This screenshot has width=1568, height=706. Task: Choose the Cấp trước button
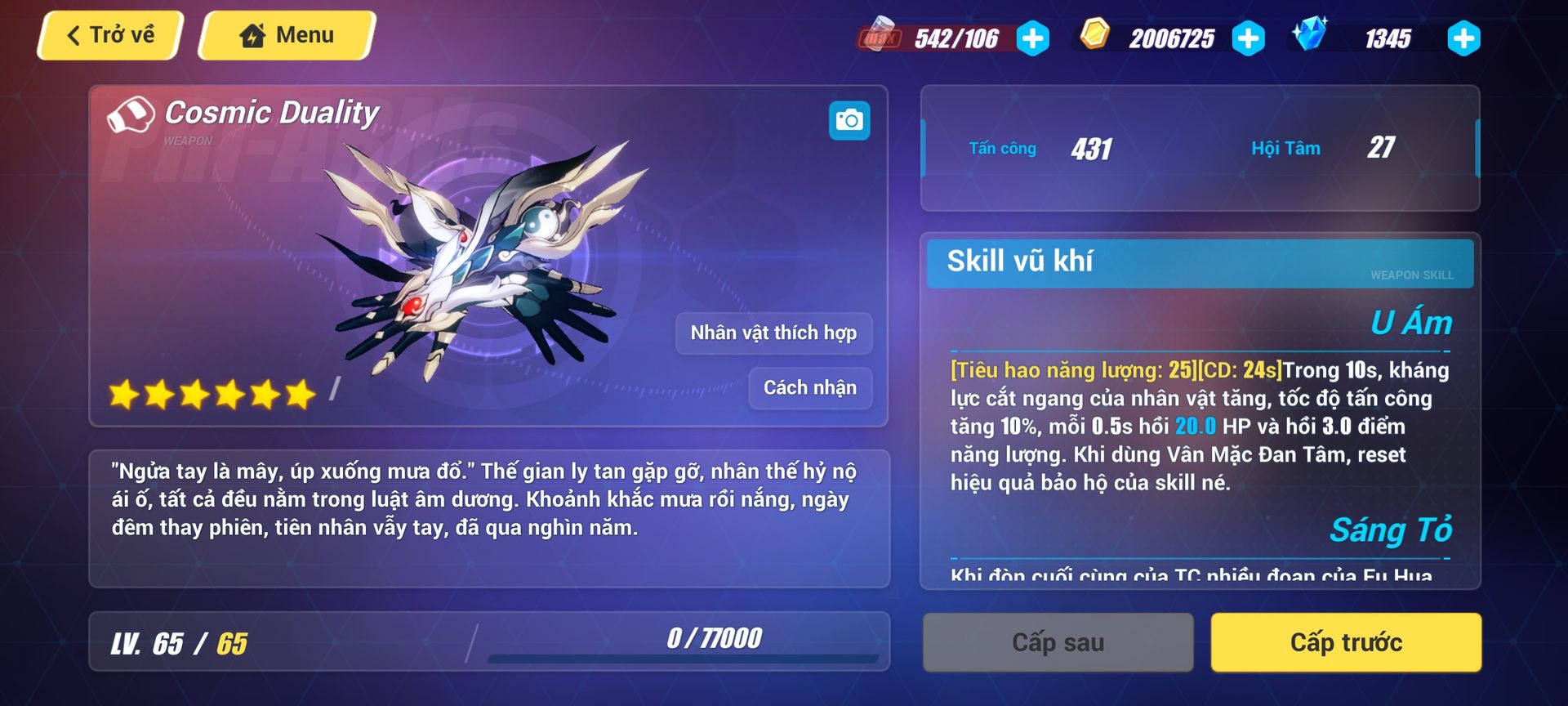(1346, 643)
